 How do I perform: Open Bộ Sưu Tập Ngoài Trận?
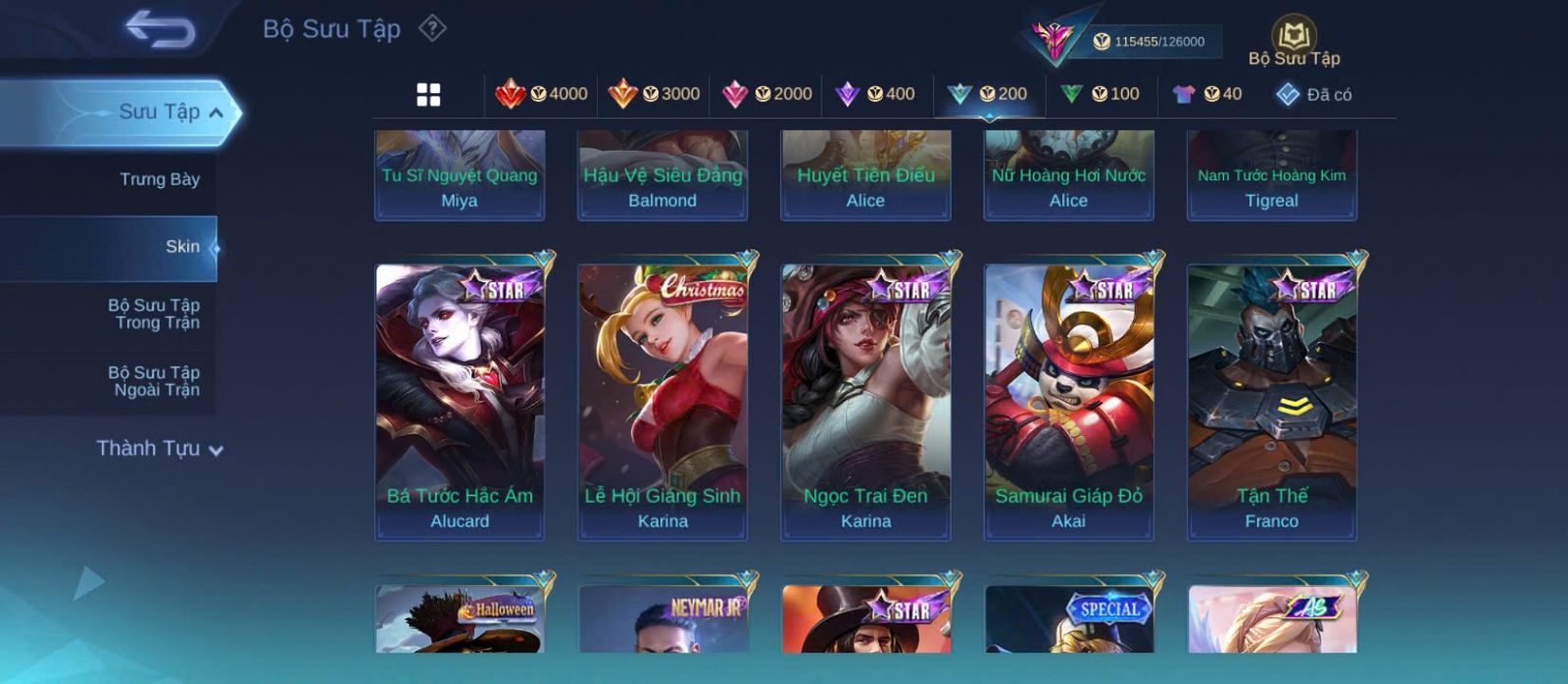tap(154, 381)
